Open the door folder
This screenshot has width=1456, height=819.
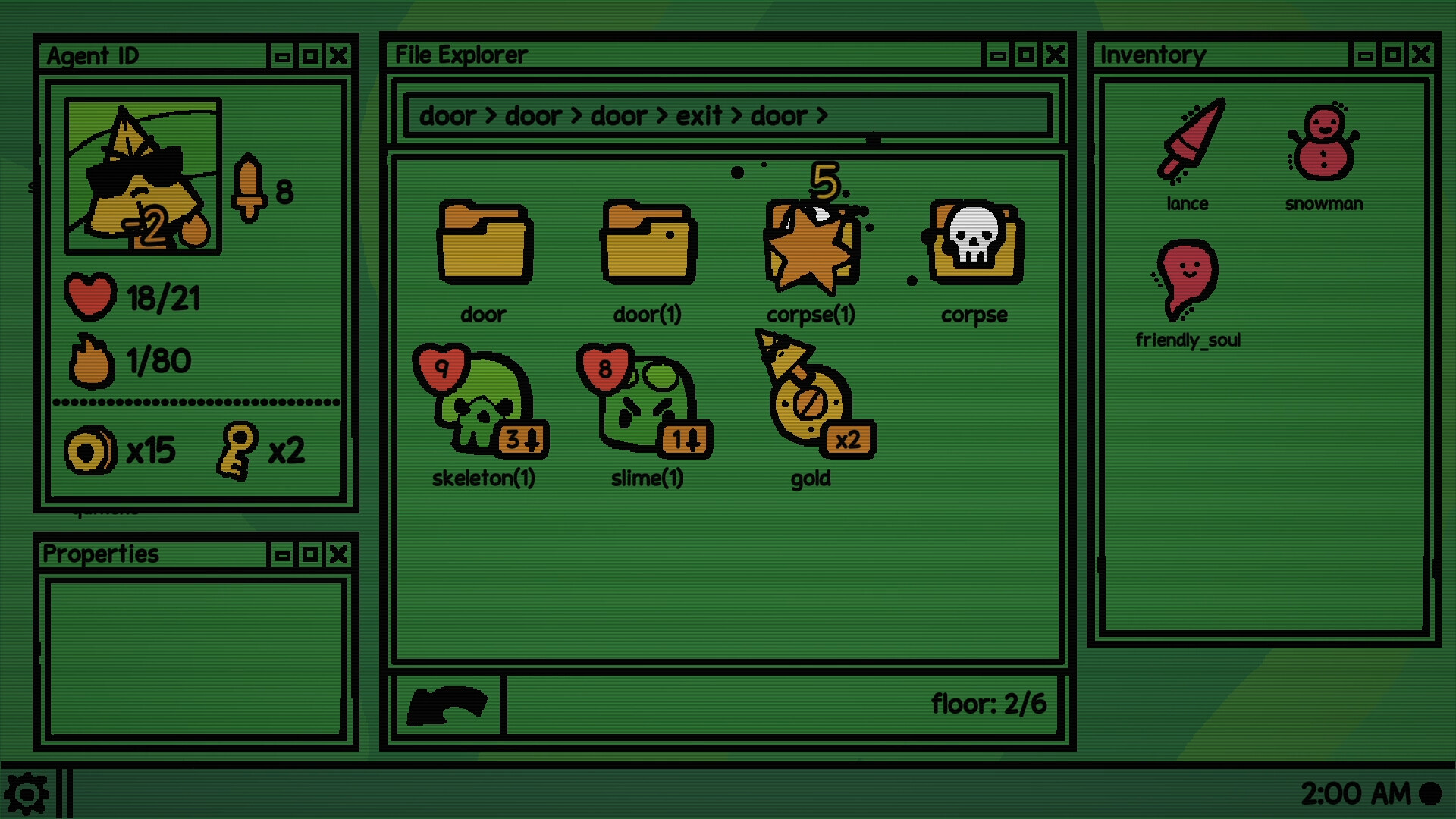(x=482, y=243)
